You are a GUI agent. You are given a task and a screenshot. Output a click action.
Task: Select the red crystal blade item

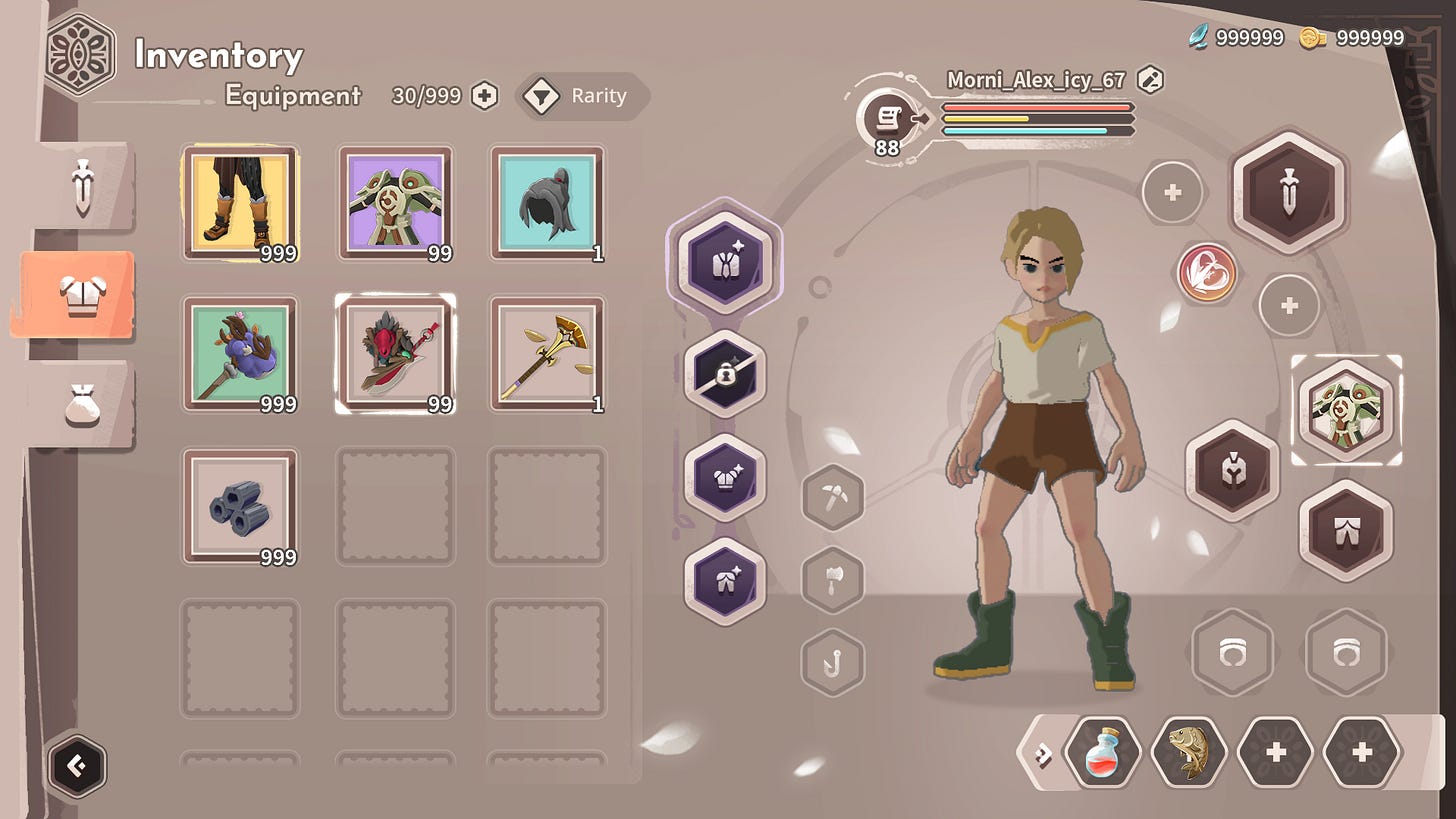(395, 354)
